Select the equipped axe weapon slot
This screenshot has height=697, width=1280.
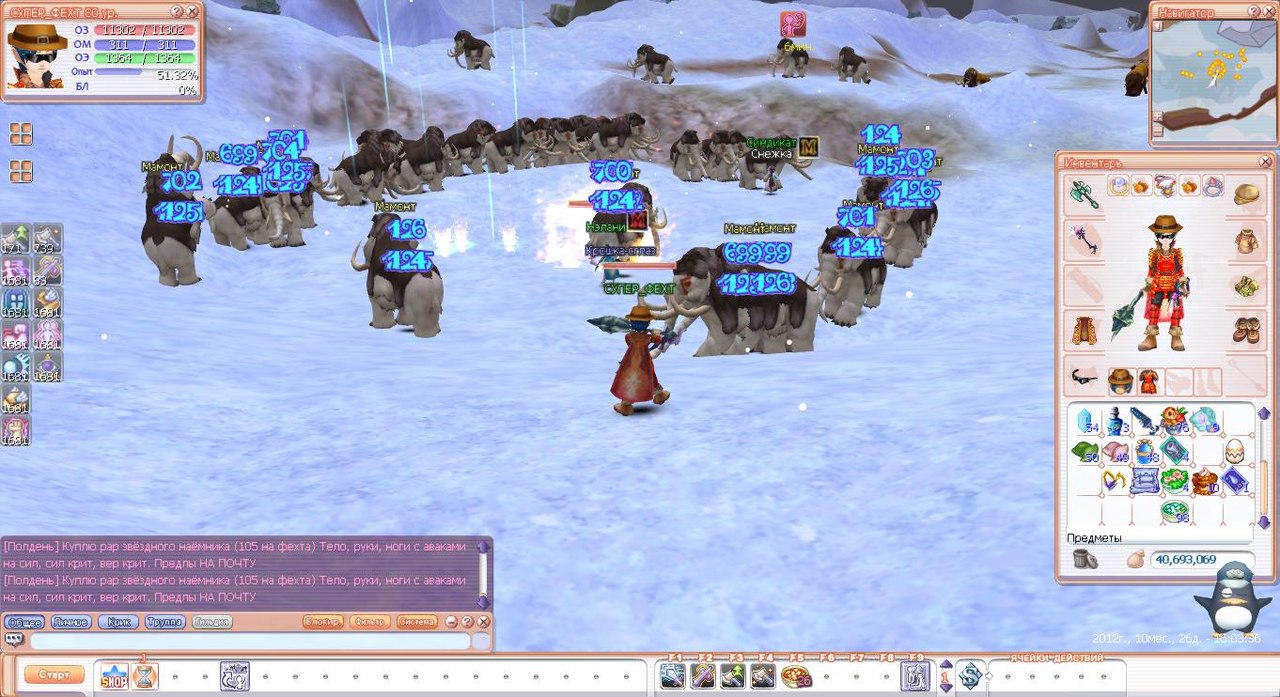(1084, 193)
